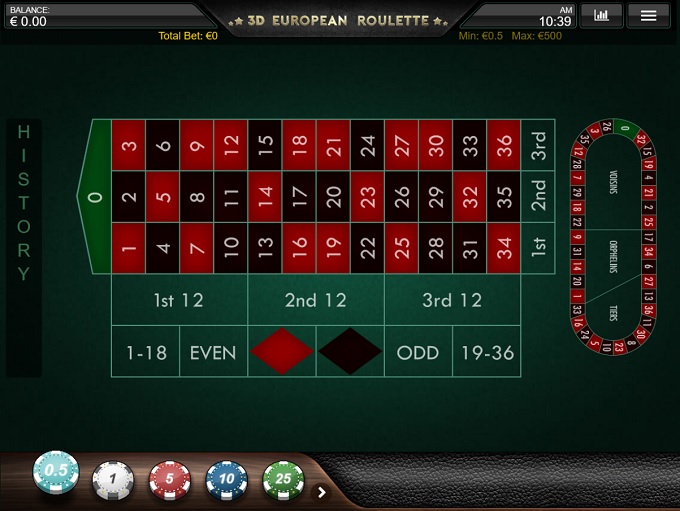Viewport: 680px width, 511px height.
Task: Bet on the green 0 pocket
Action: [95, 196]
